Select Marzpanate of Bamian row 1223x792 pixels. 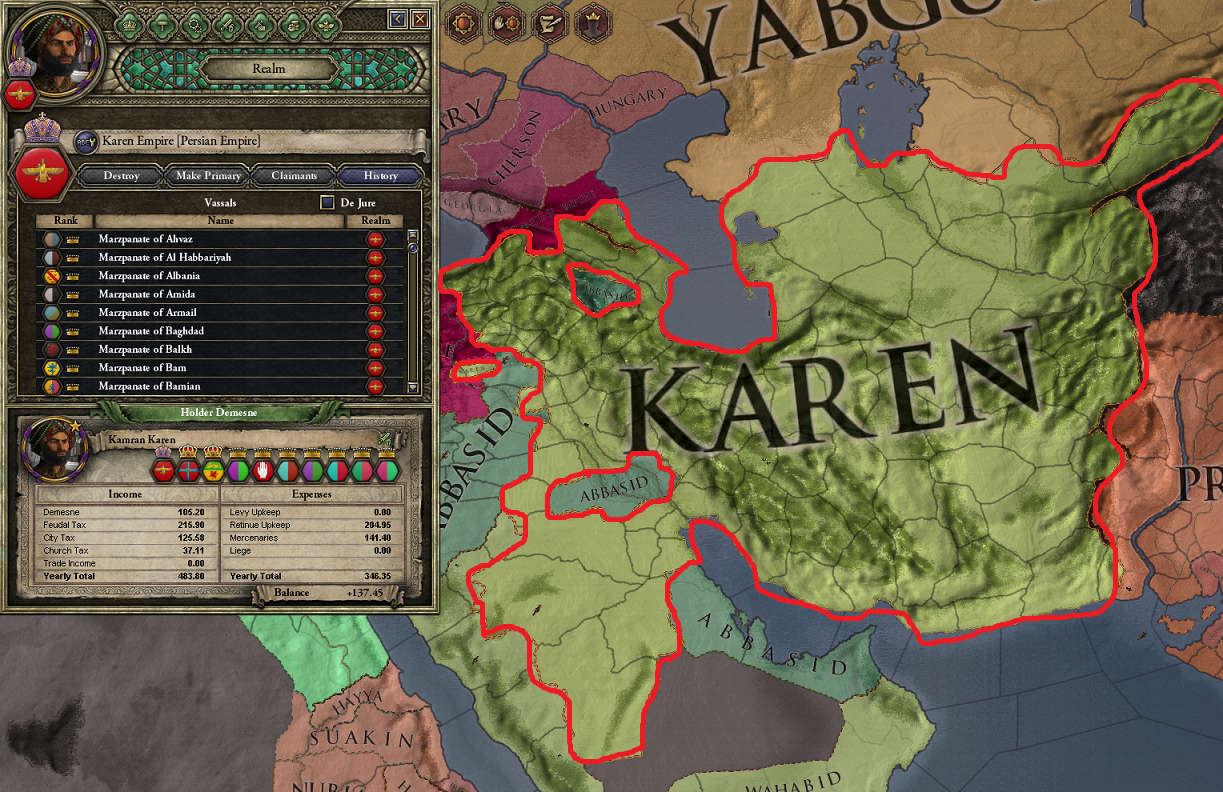pos(220,386)
